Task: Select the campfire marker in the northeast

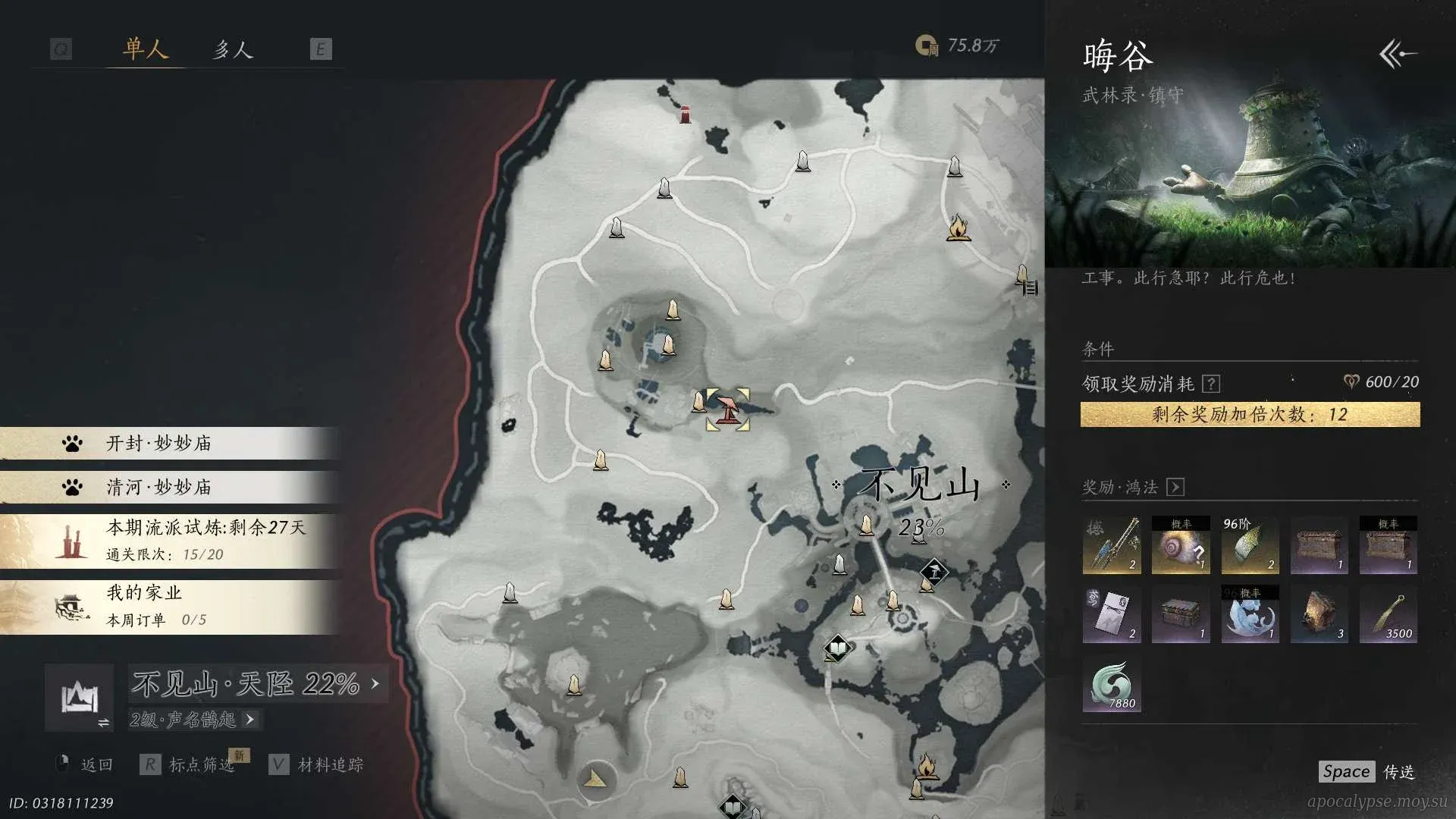Action: 958,227
